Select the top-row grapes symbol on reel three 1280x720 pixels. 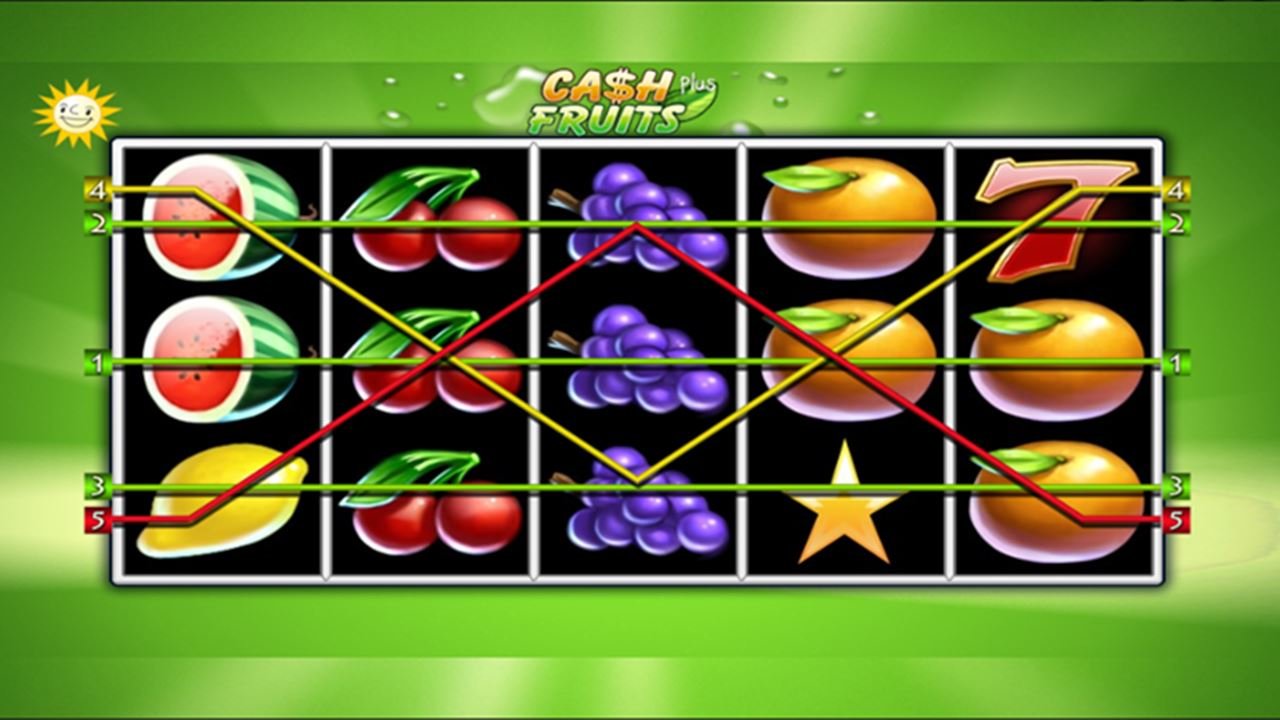coord(640,215)
